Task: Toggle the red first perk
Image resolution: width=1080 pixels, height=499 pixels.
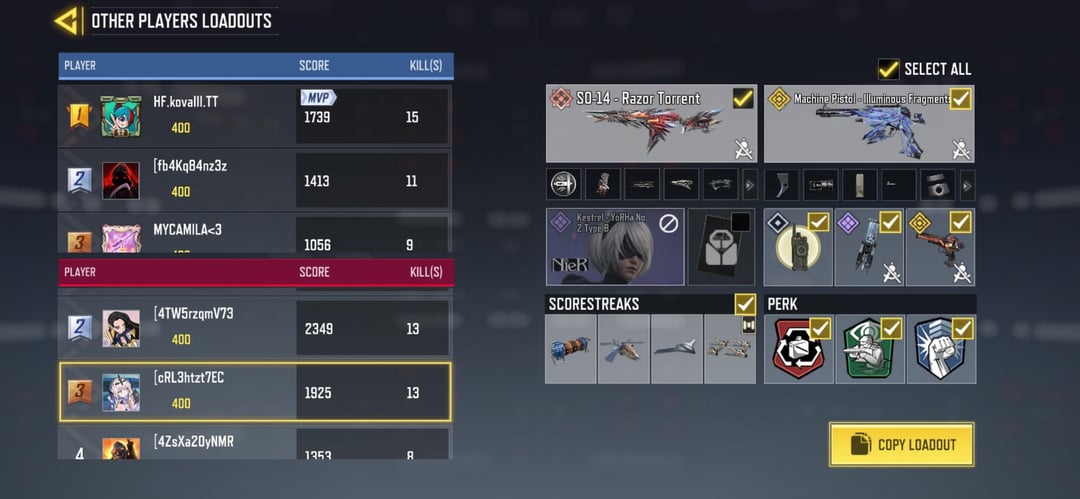Action: pos(820,328)
